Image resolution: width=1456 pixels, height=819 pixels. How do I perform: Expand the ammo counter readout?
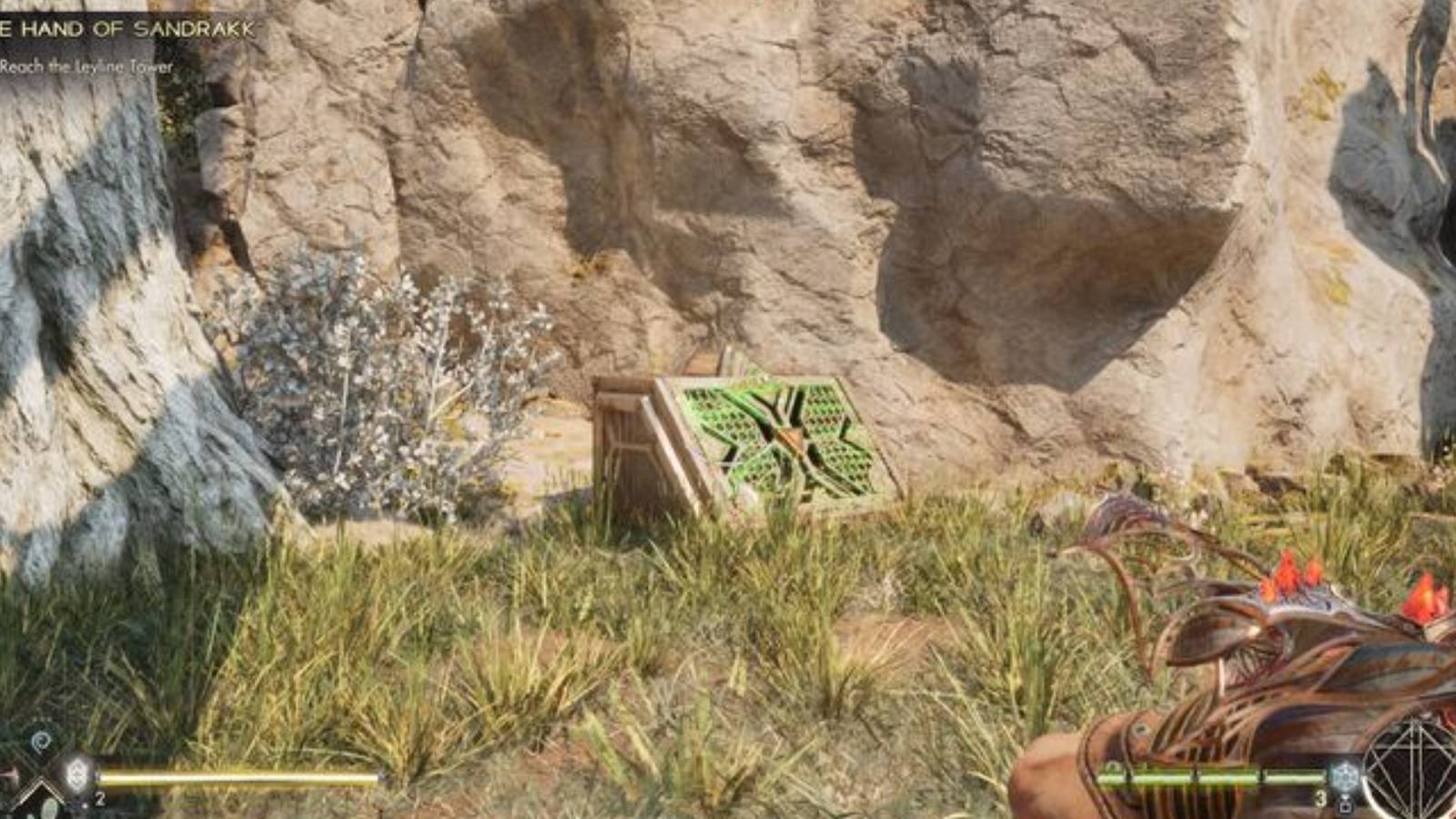1319,799
